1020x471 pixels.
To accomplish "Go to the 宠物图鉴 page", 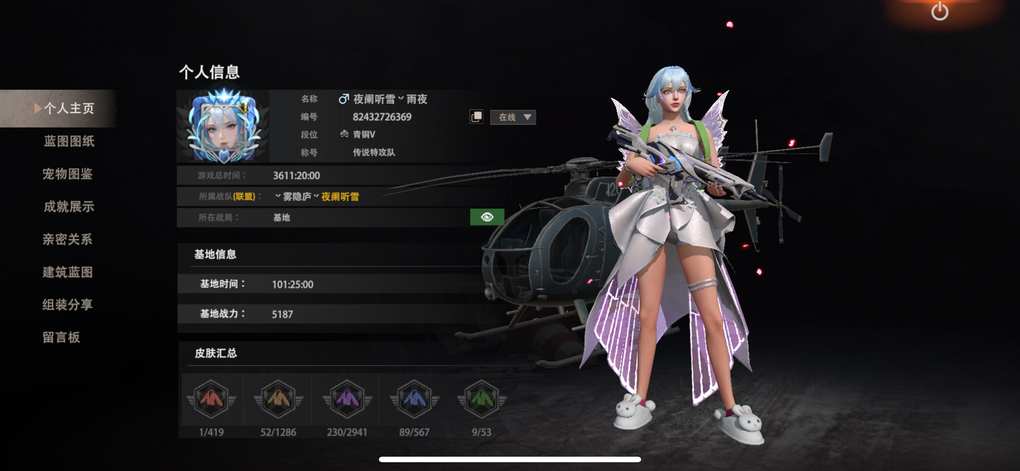I will click(x=68, y=174).
